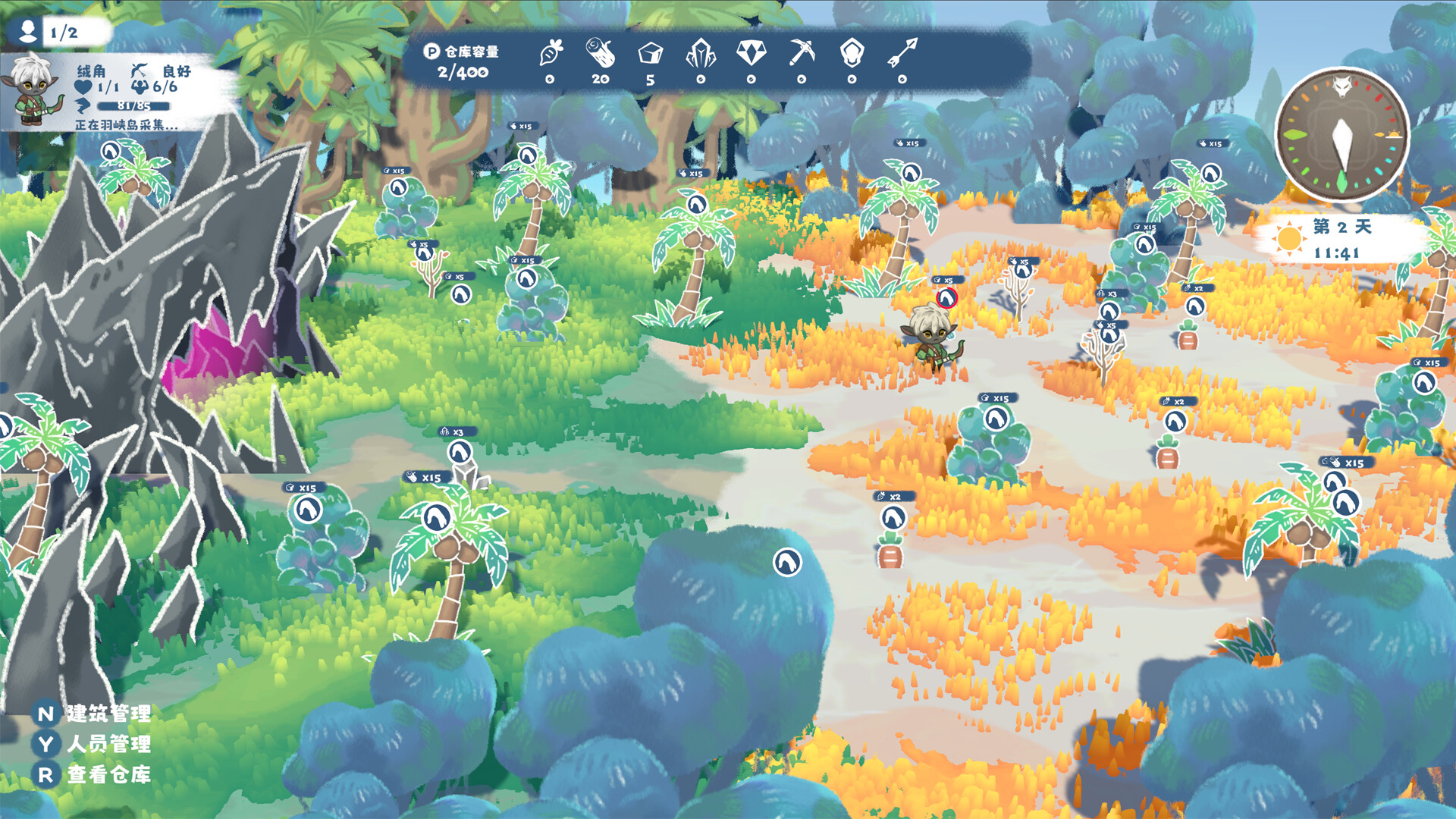Expand the x15 marker on the bottom-left coconut tree
Image resolution: width=1456 pixels, height=819 pixels.
tap(428, 476)
